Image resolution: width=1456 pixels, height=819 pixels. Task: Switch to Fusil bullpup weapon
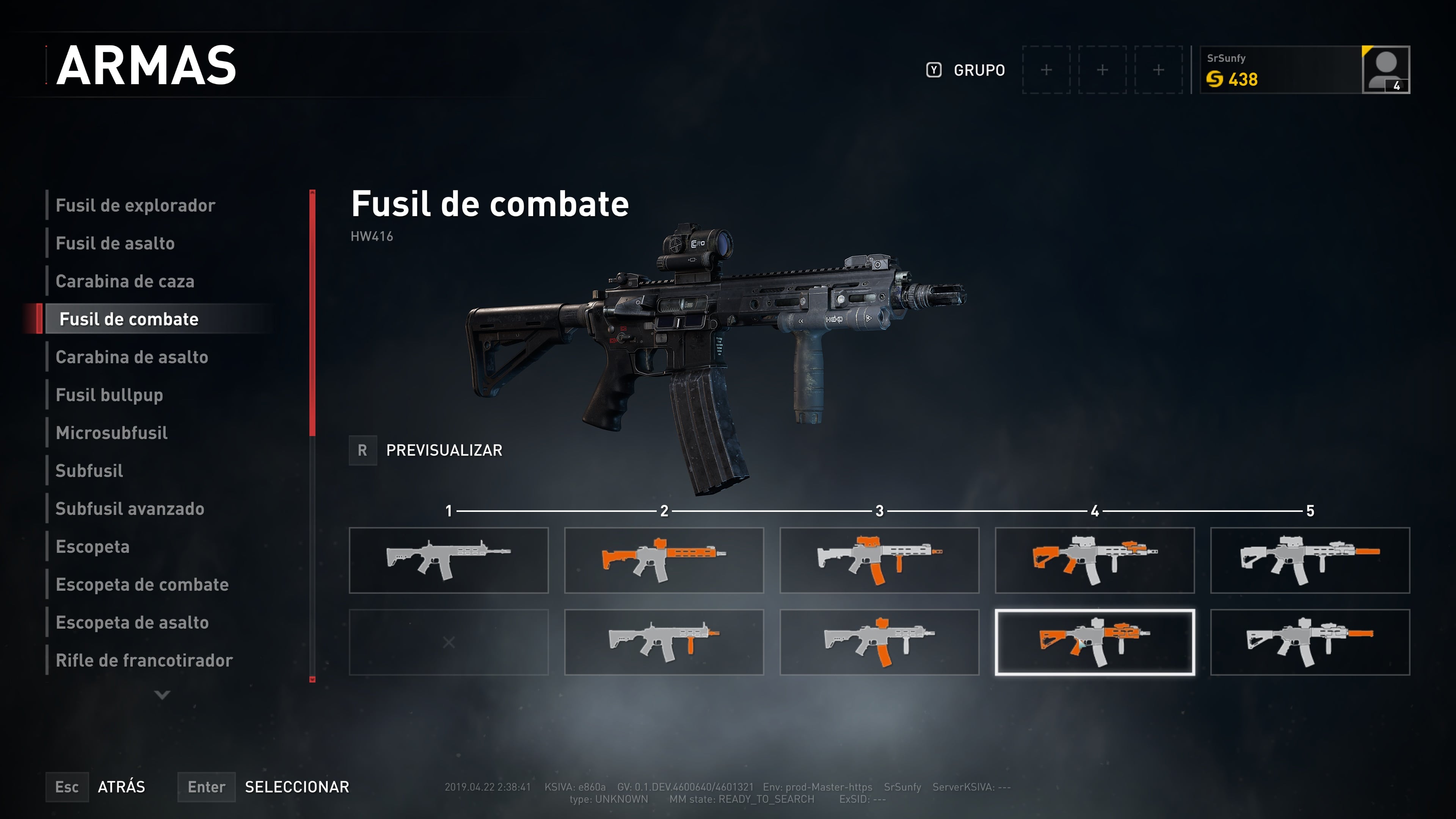click(109, 395)
